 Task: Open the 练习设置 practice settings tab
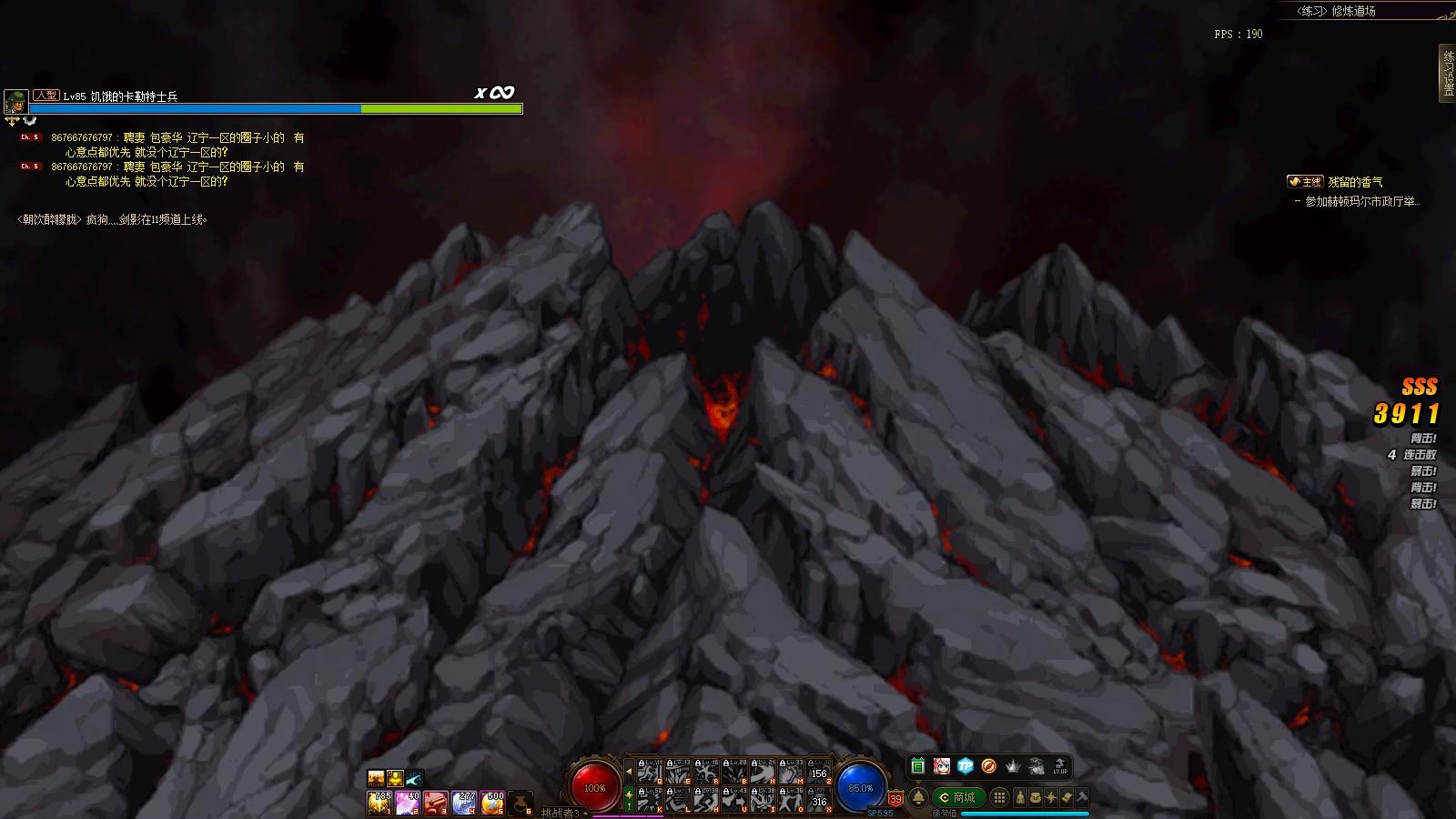point(1447,75)
